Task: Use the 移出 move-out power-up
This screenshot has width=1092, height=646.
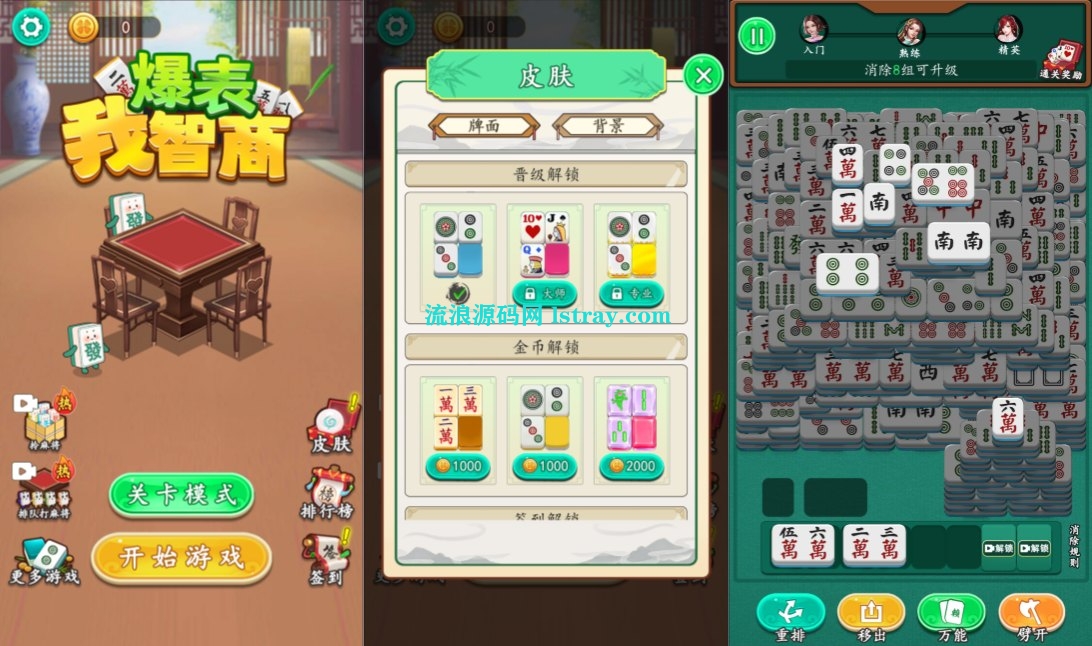Action: click(x=871, y=615)
